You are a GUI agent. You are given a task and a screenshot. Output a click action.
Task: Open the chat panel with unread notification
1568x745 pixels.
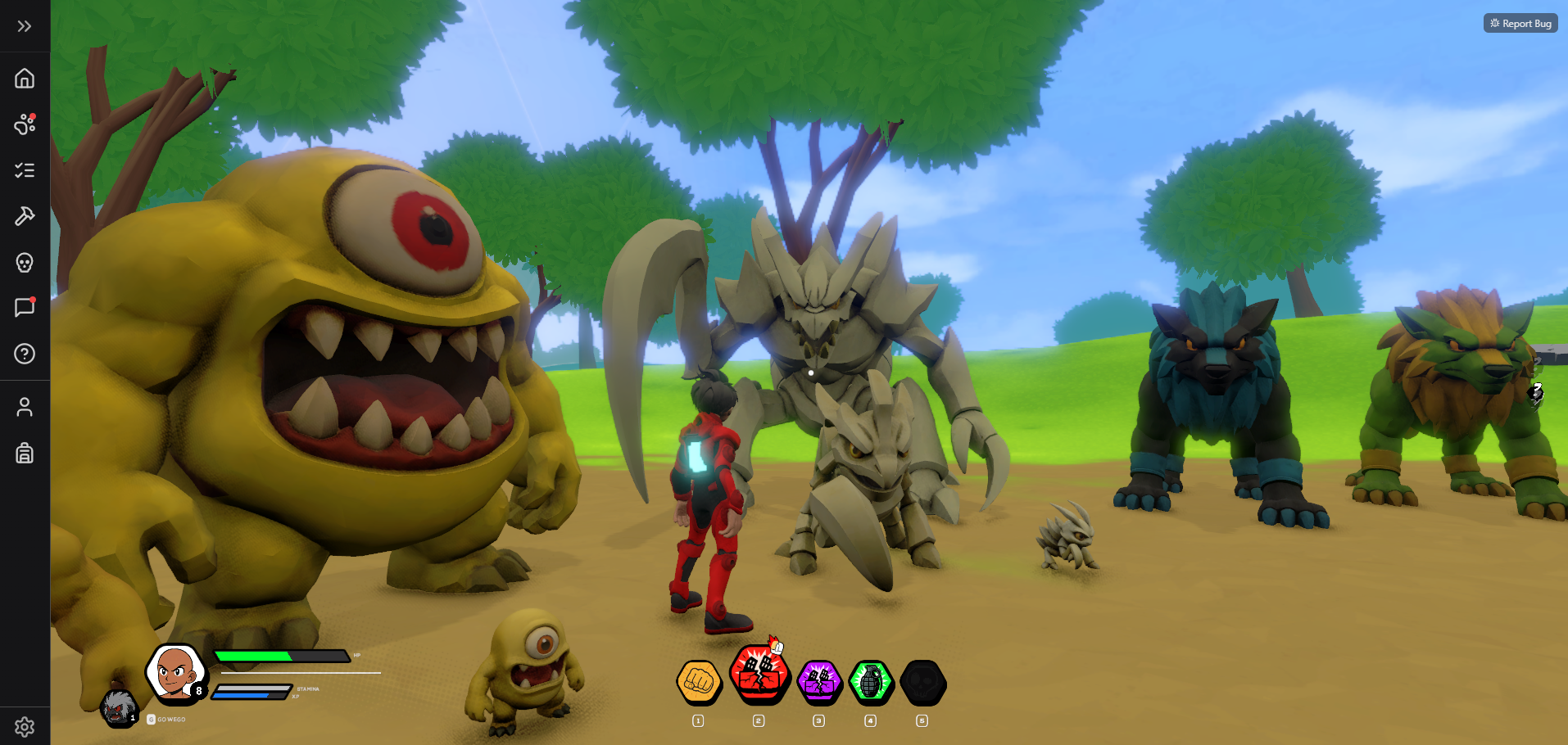24,308
